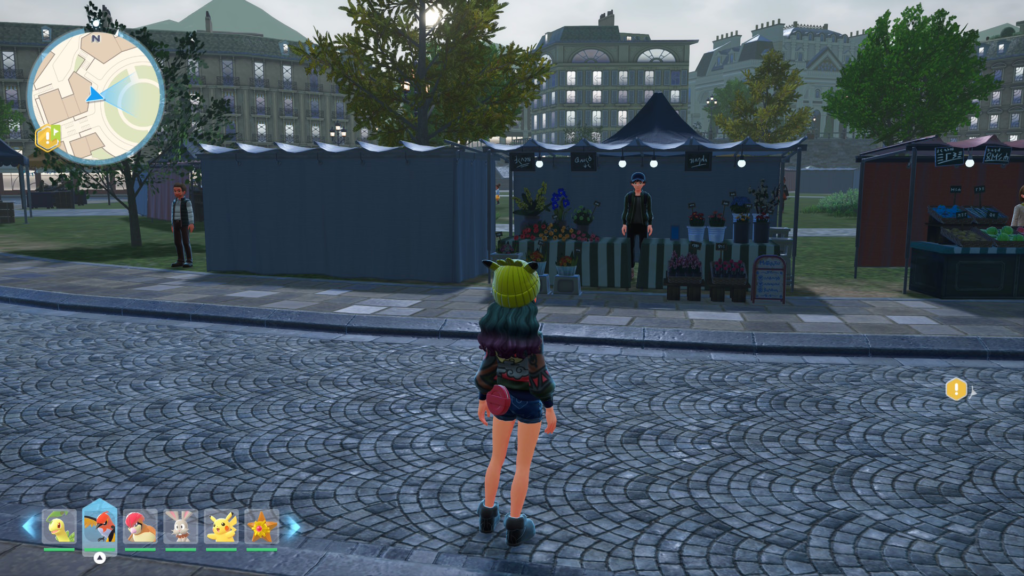Choose the highlighted Fletchinder party slot

100,526
